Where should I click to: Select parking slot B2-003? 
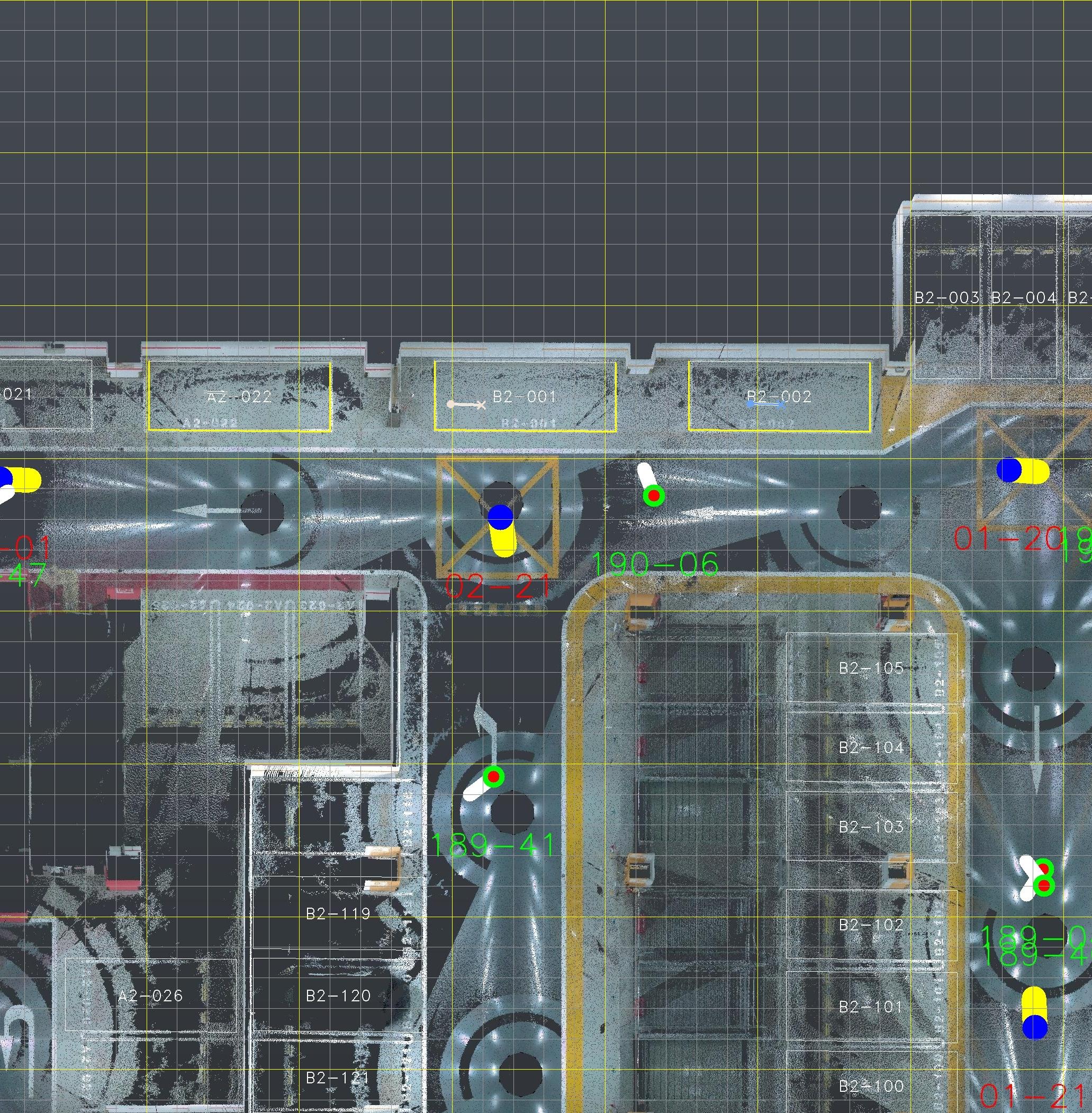(x=946, y=297)
